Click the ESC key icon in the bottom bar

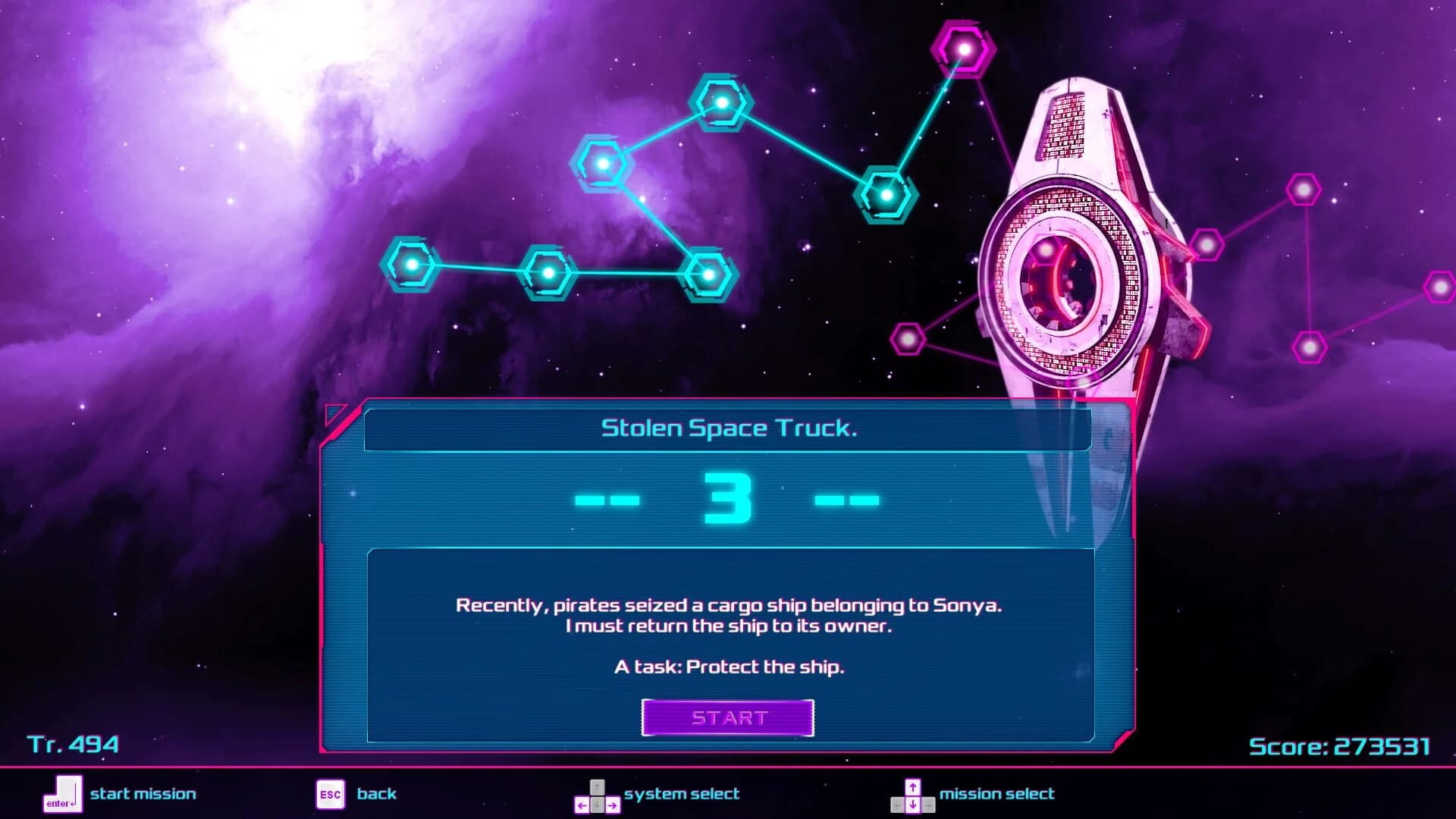pyautogui.click(x=331, y=794)
